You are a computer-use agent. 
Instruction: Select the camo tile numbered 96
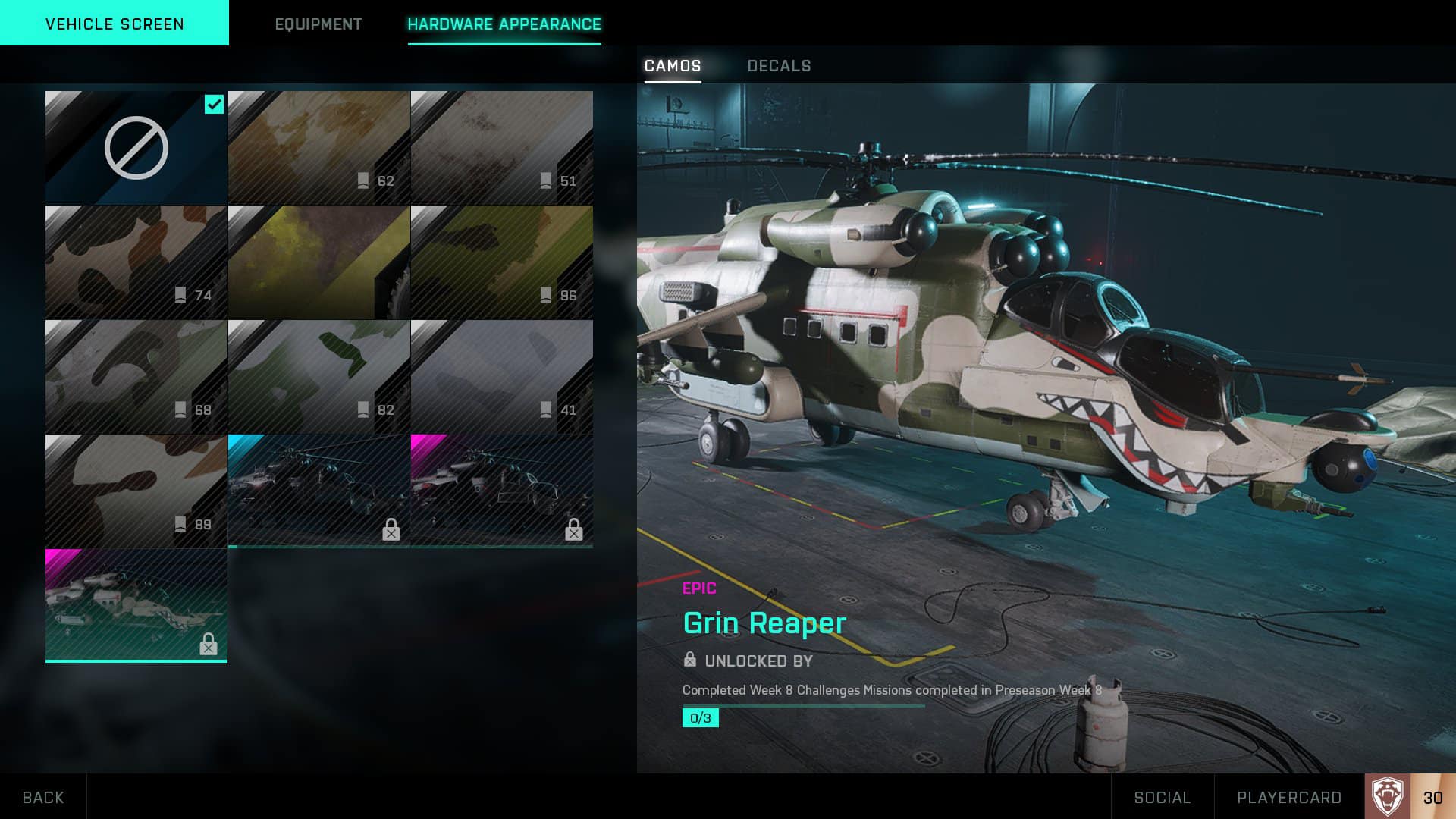[x=502, y=262]
